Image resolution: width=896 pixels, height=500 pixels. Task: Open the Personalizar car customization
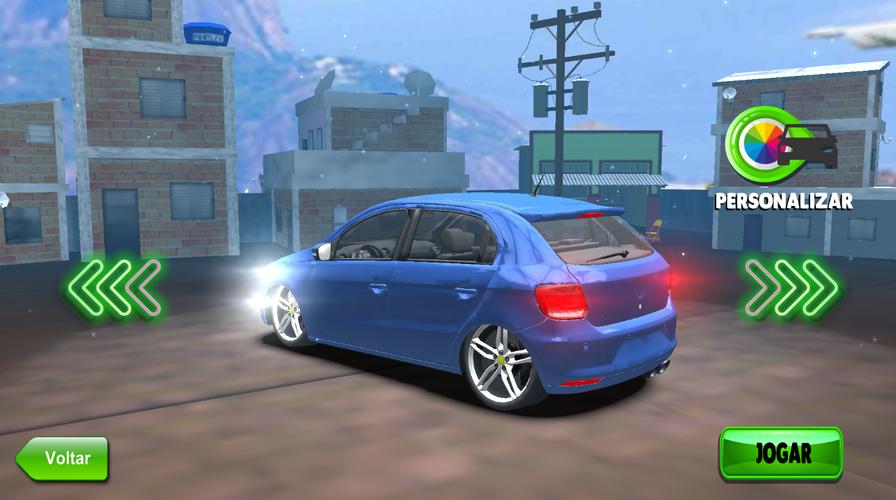coord(783,158)
